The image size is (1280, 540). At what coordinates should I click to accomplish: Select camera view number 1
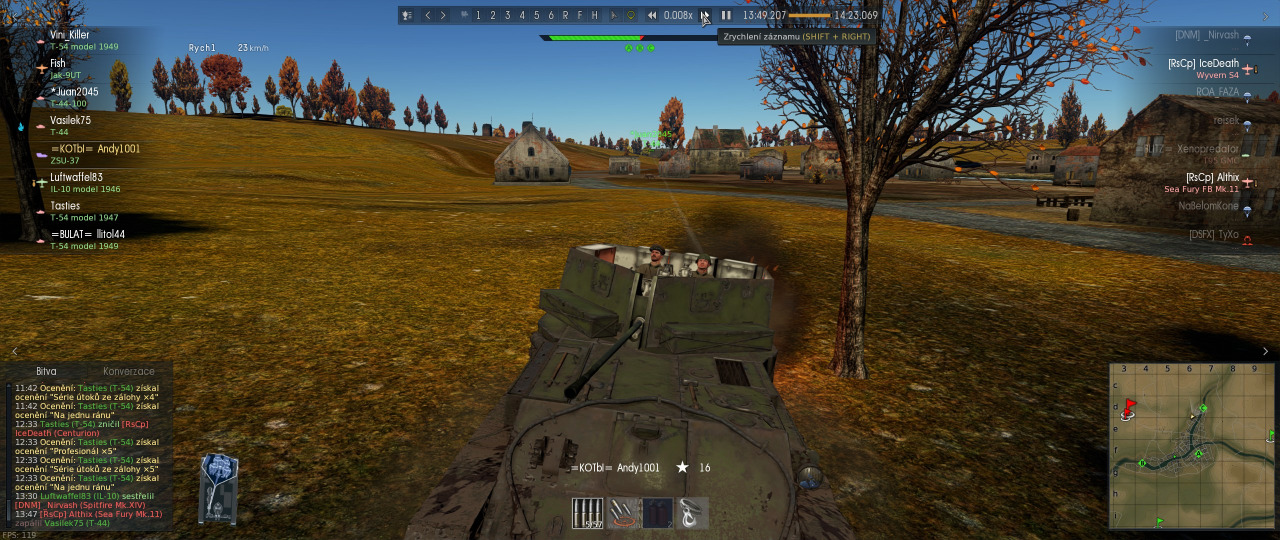(478, 15)
